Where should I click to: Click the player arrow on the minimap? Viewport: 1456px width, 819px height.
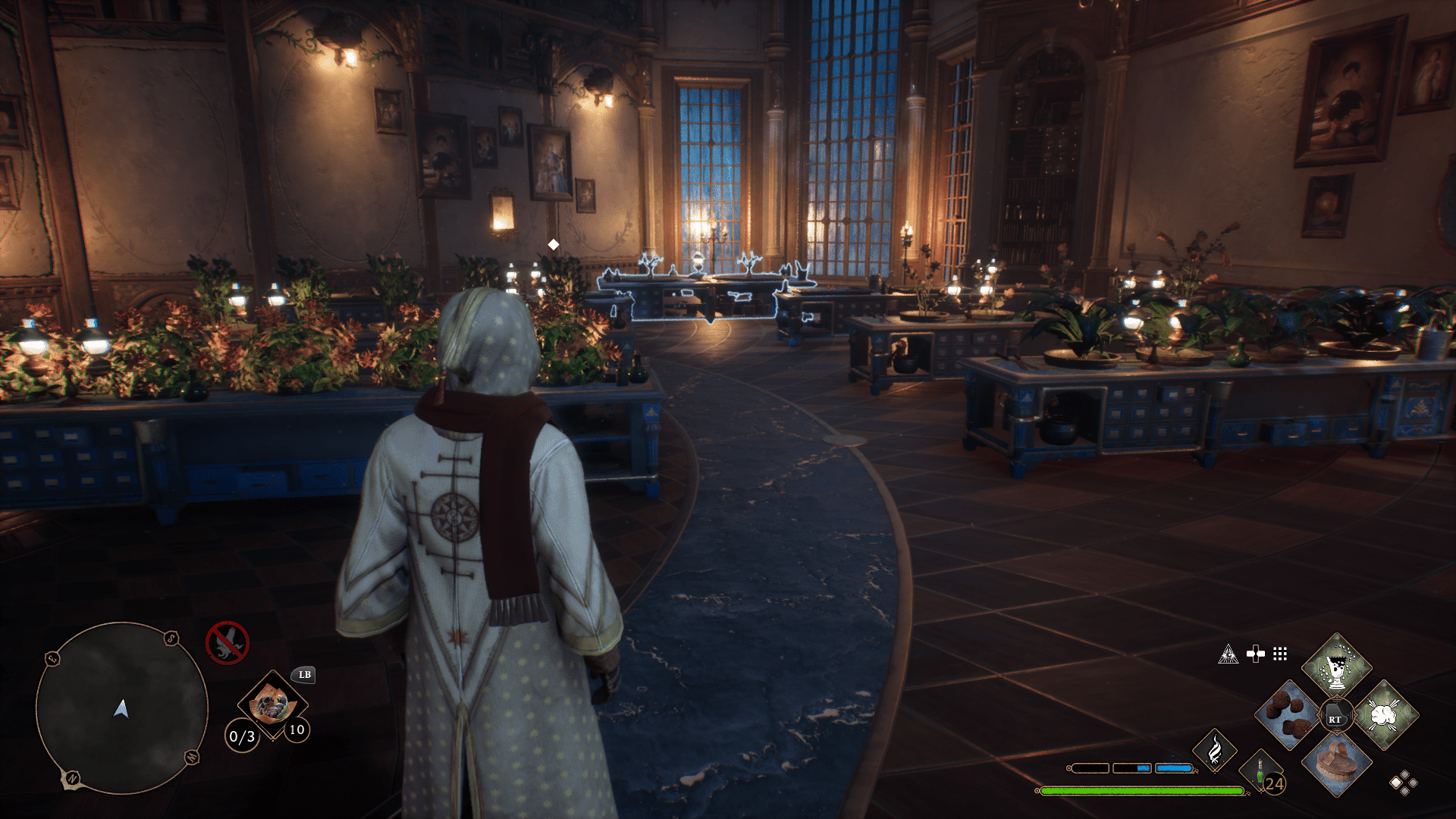point(121,710)
